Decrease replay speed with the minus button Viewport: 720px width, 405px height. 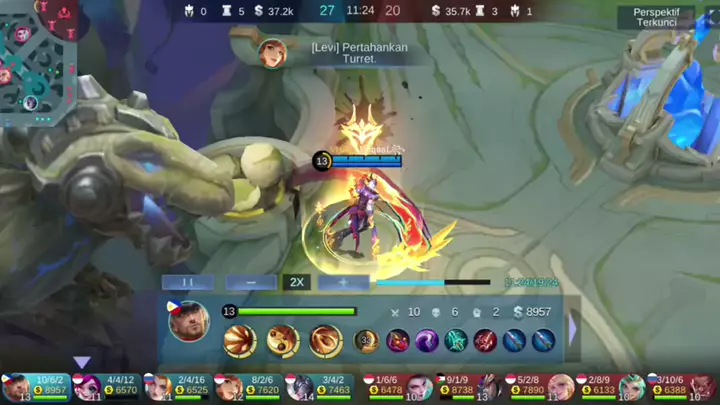(250, 282)
